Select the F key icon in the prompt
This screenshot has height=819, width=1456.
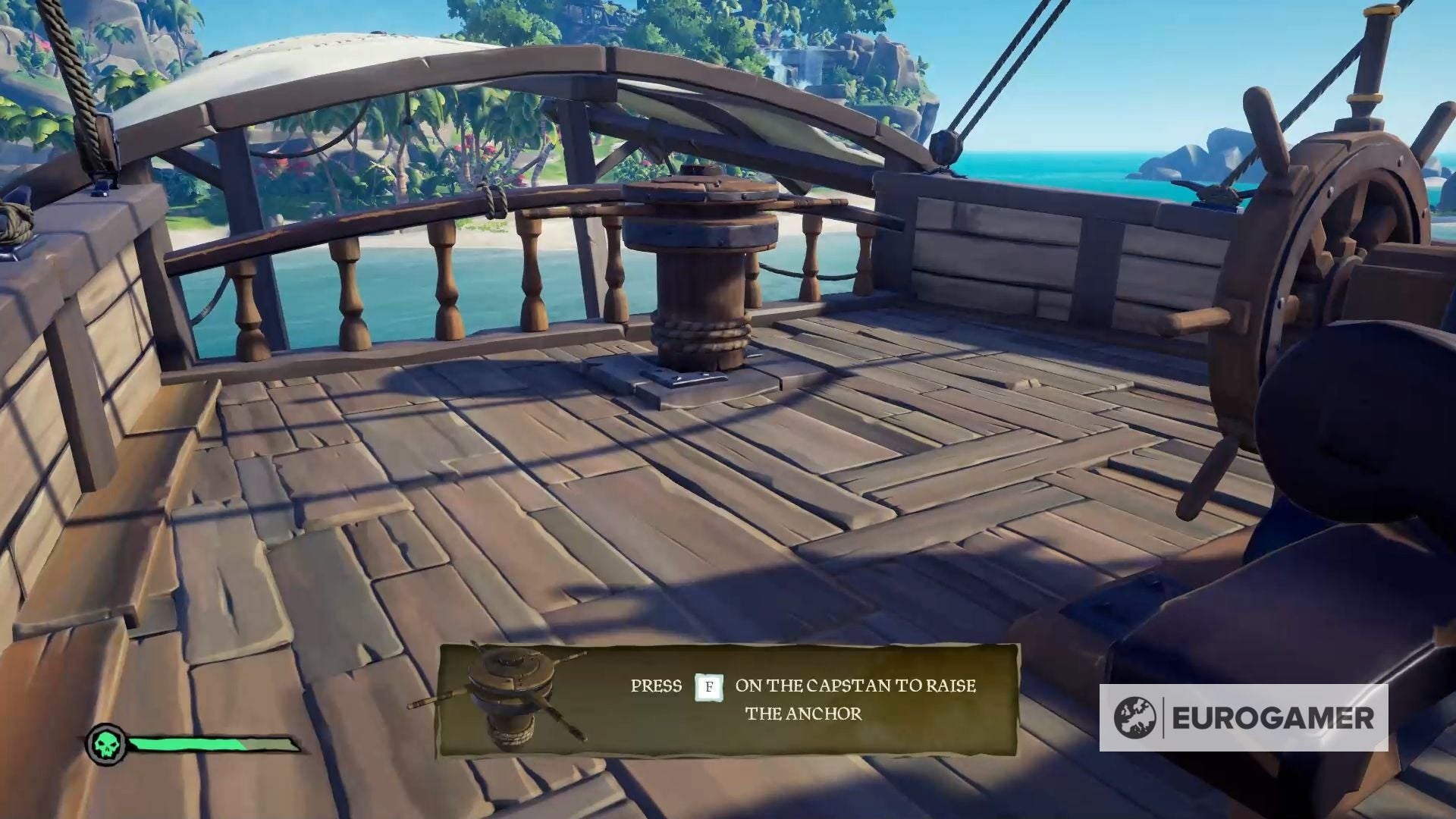tap(711, 686)
